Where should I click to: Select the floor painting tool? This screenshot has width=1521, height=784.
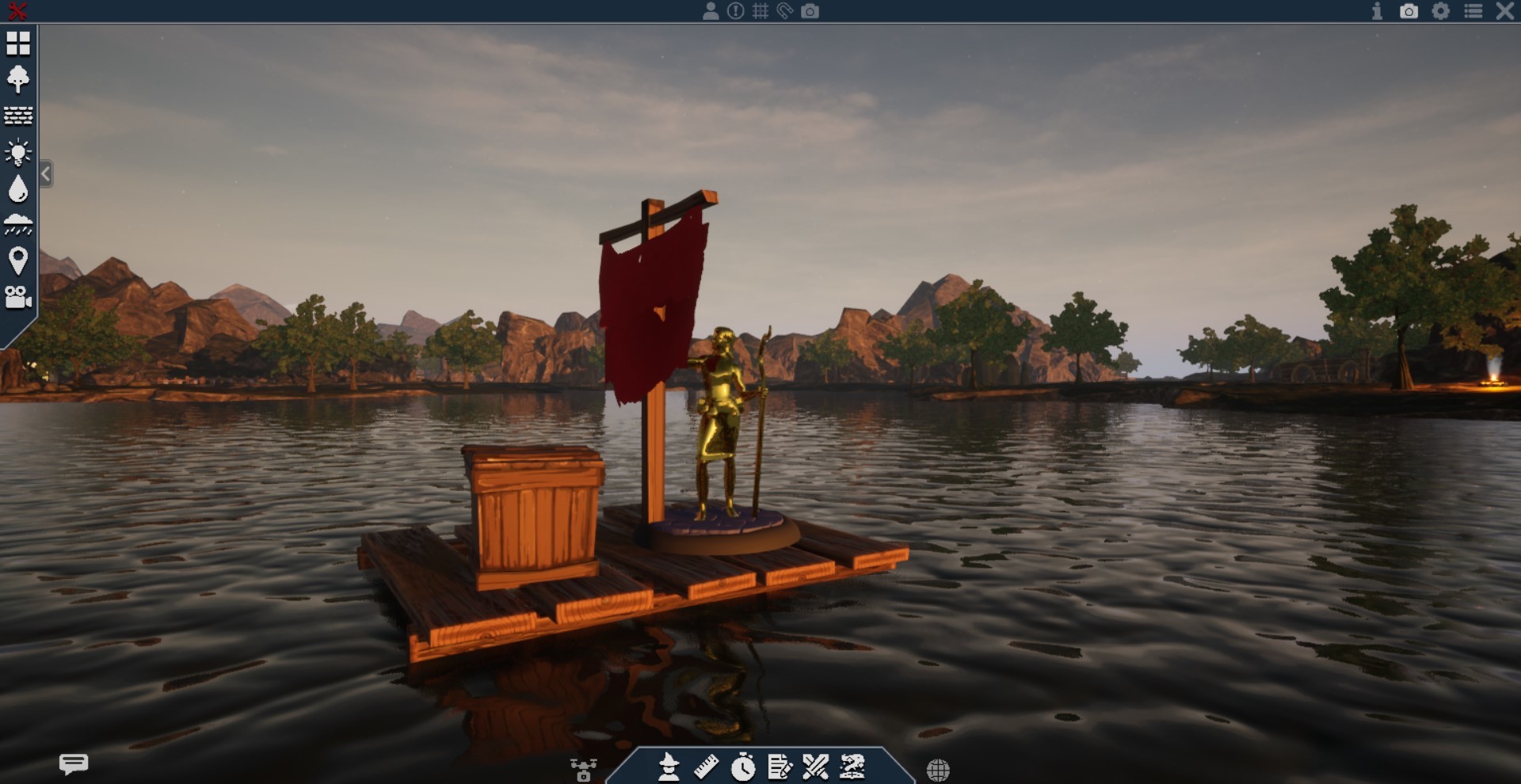click(x=17, y=115)
